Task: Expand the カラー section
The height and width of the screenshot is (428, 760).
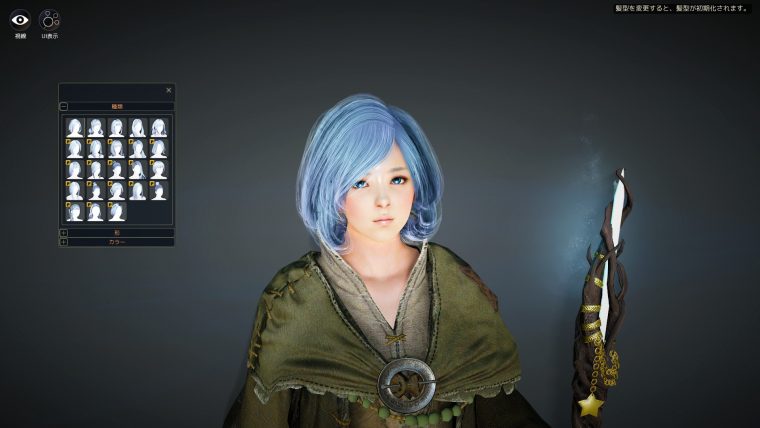Action: [x=64, y=242]
